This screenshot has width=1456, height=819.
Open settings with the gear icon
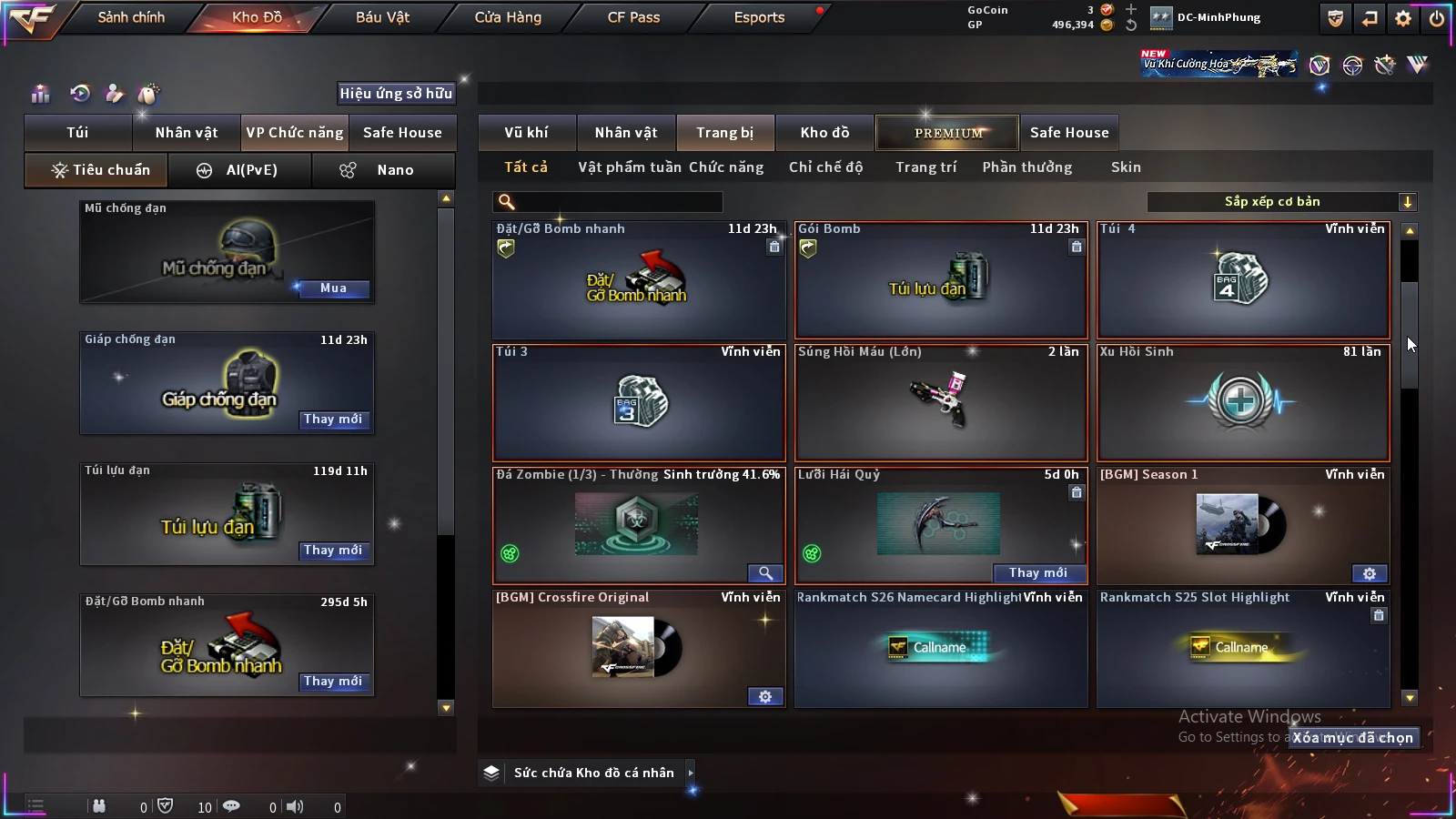click(1403, 18)
